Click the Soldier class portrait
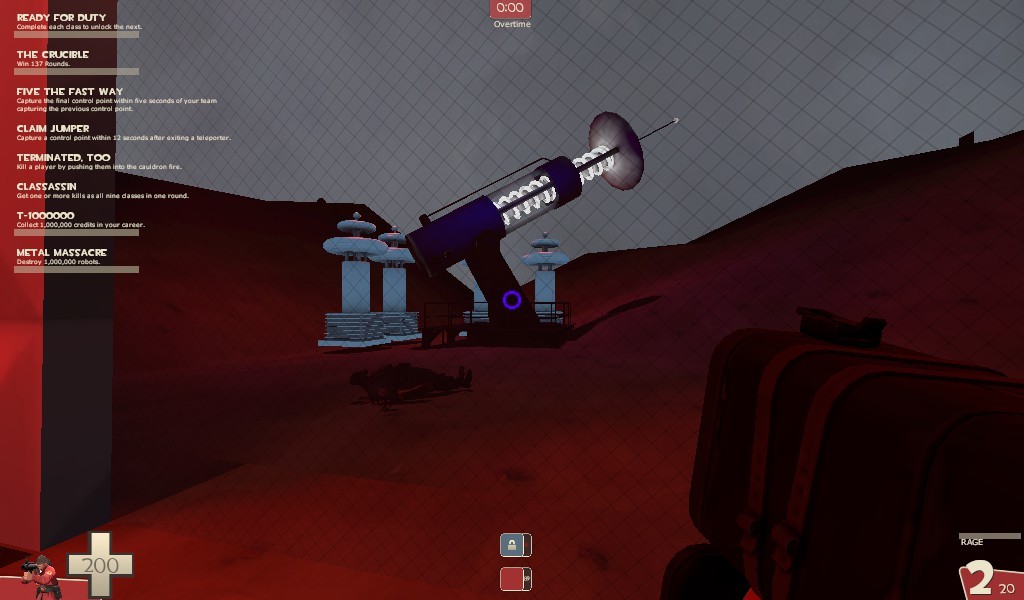This screenshot has width=1024, height=600. (x=42, y=575)
